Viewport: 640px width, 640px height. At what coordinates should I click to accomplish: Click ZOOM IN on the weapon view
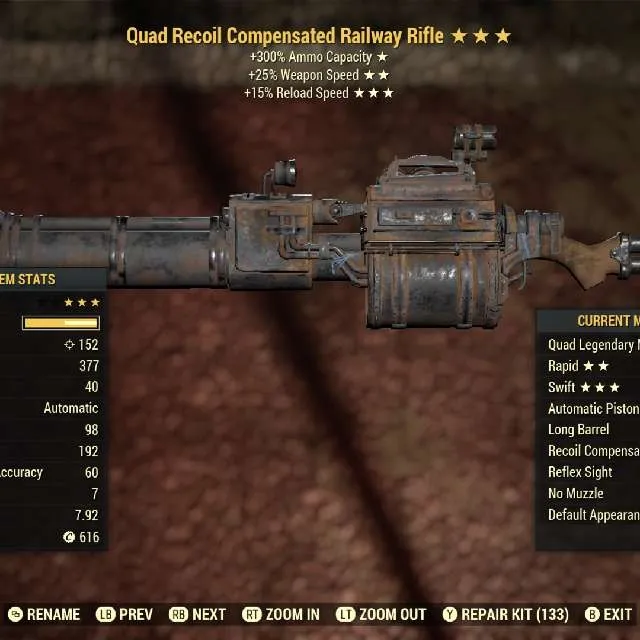click(x=281, y=614)
